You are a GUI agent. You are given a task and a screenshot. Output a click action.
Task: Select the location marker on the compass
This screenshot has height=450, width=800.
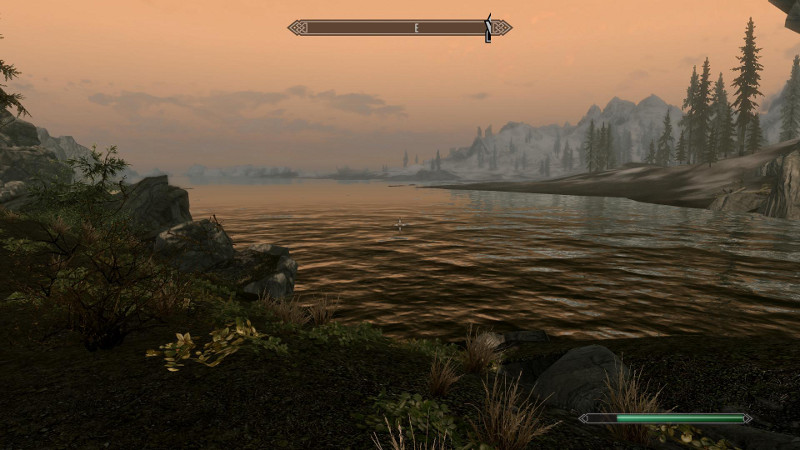pos(488,28)
